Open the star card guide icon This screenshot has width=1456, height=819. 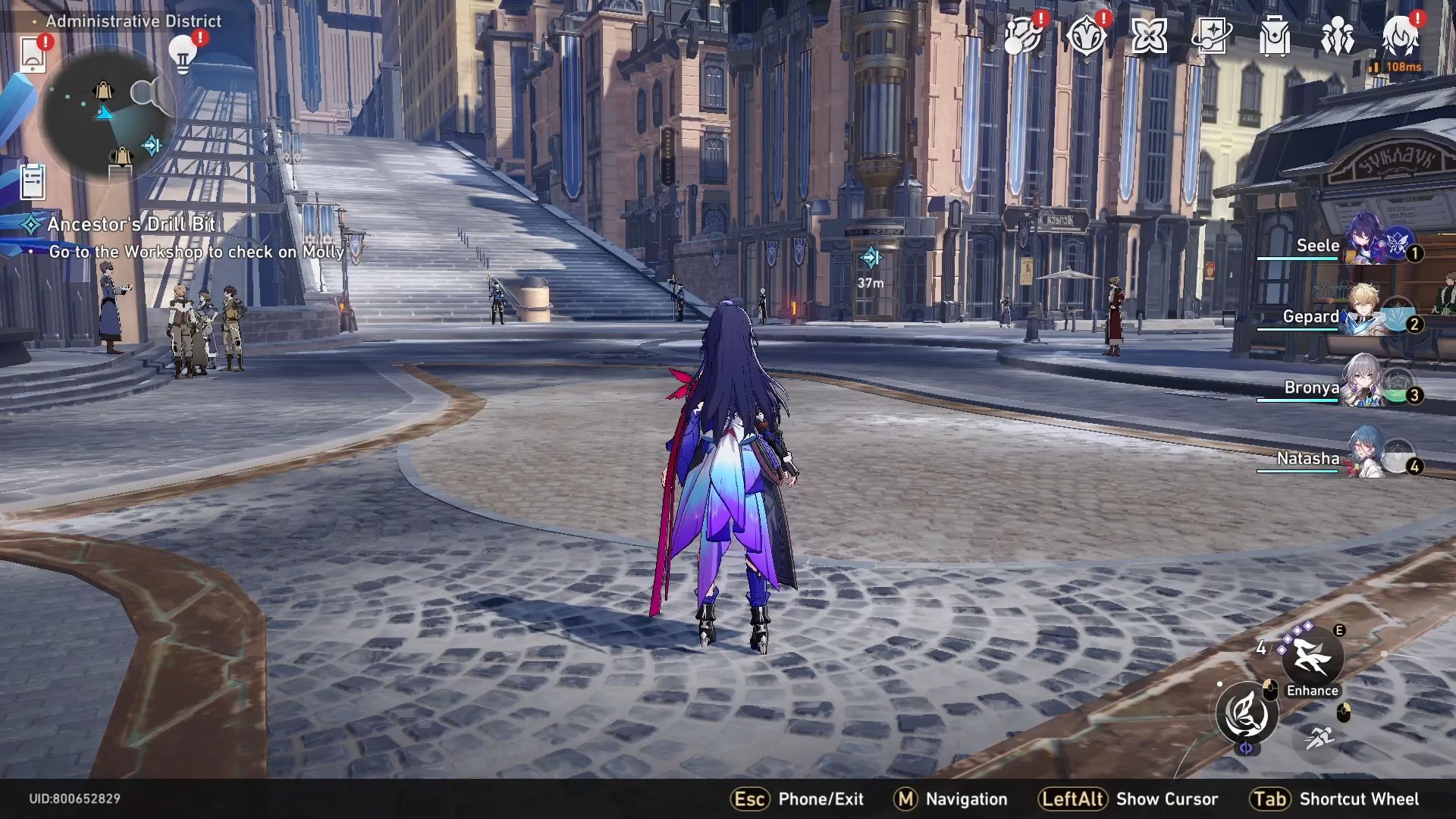(1211, 36)
